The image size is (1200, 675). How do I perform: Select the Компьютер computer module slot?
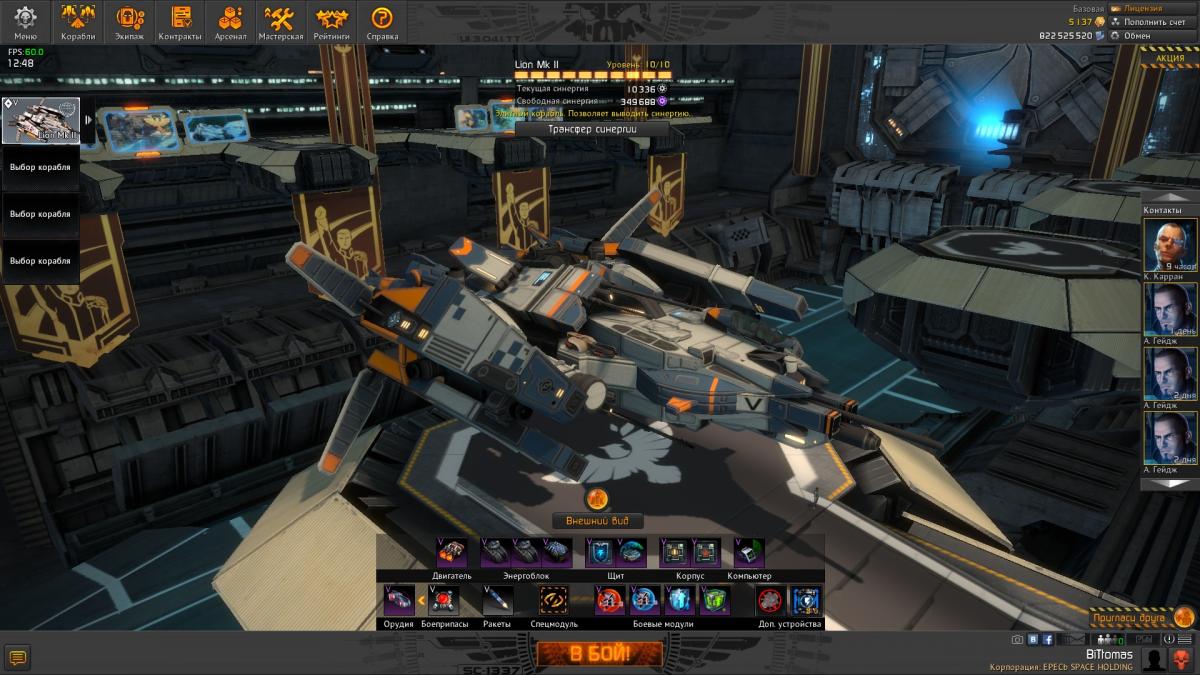(x=749, y=552)
